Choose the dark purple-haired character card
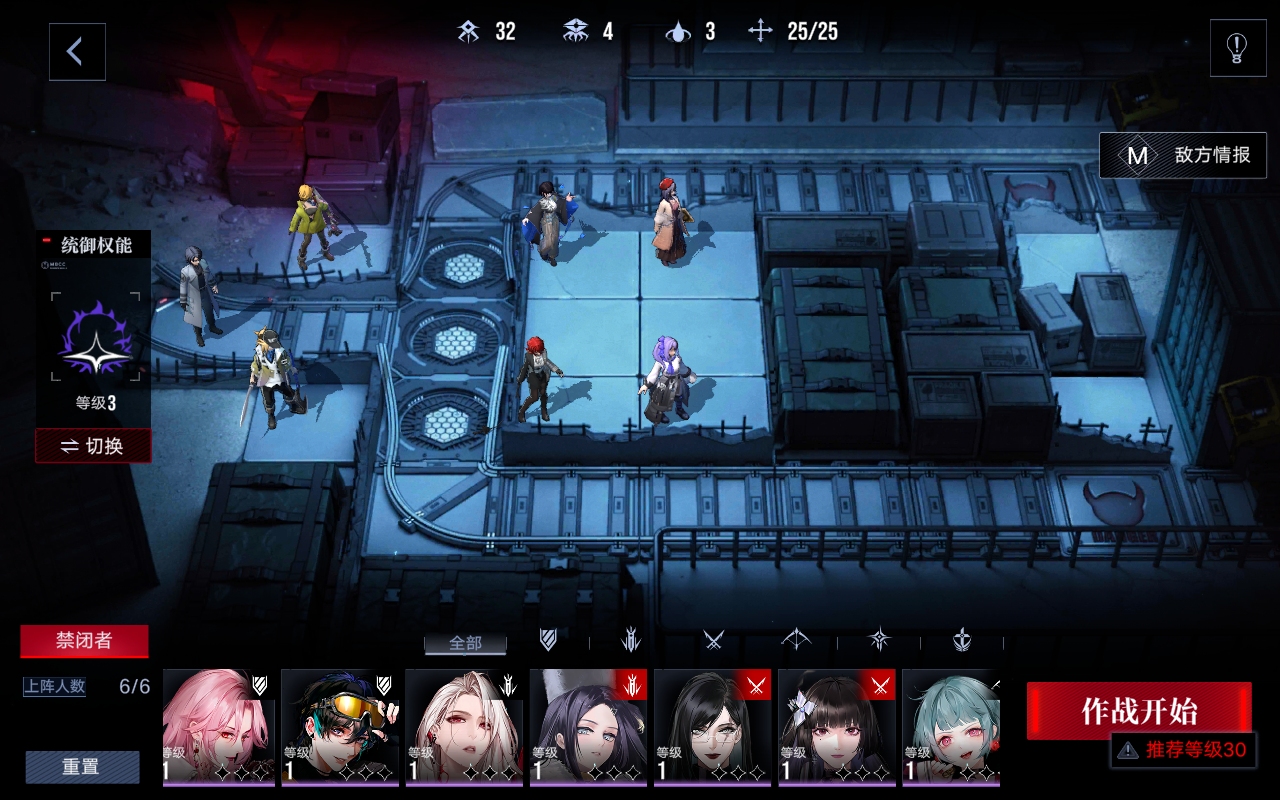The height and width of the screenshot is (800, 1280). tap(588, 727)
